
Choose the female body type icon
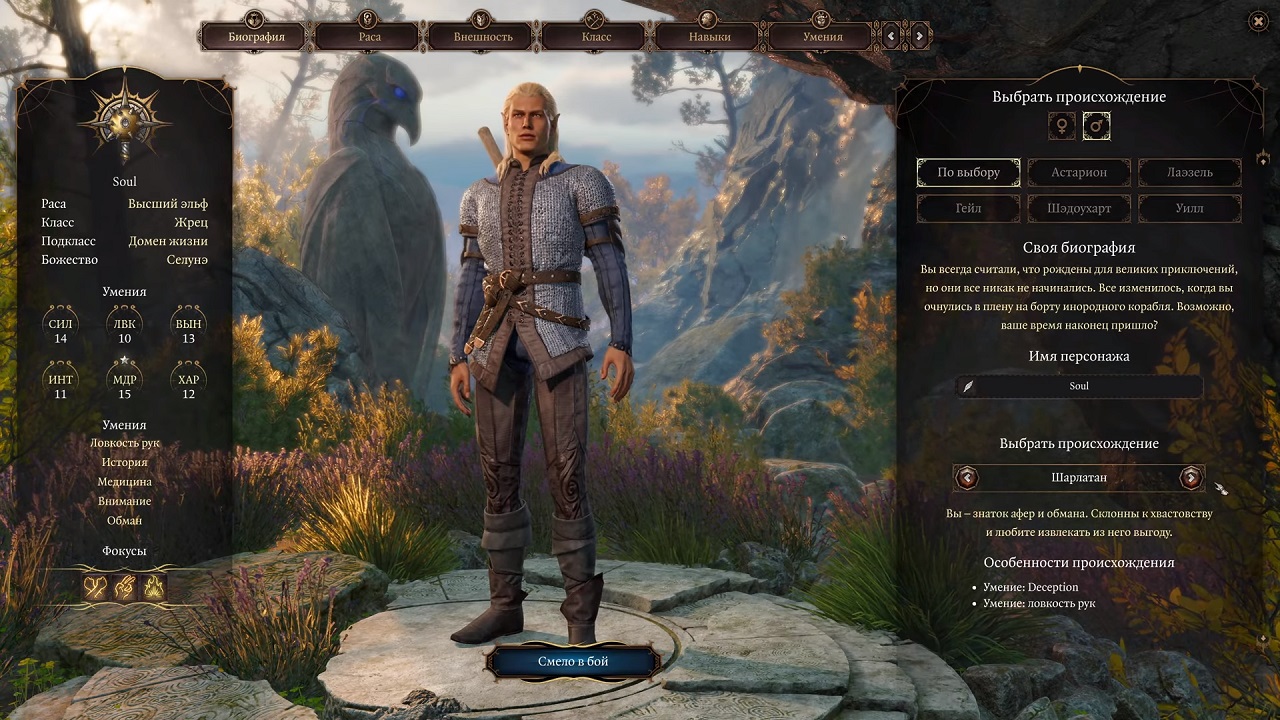pos(1061,126)
